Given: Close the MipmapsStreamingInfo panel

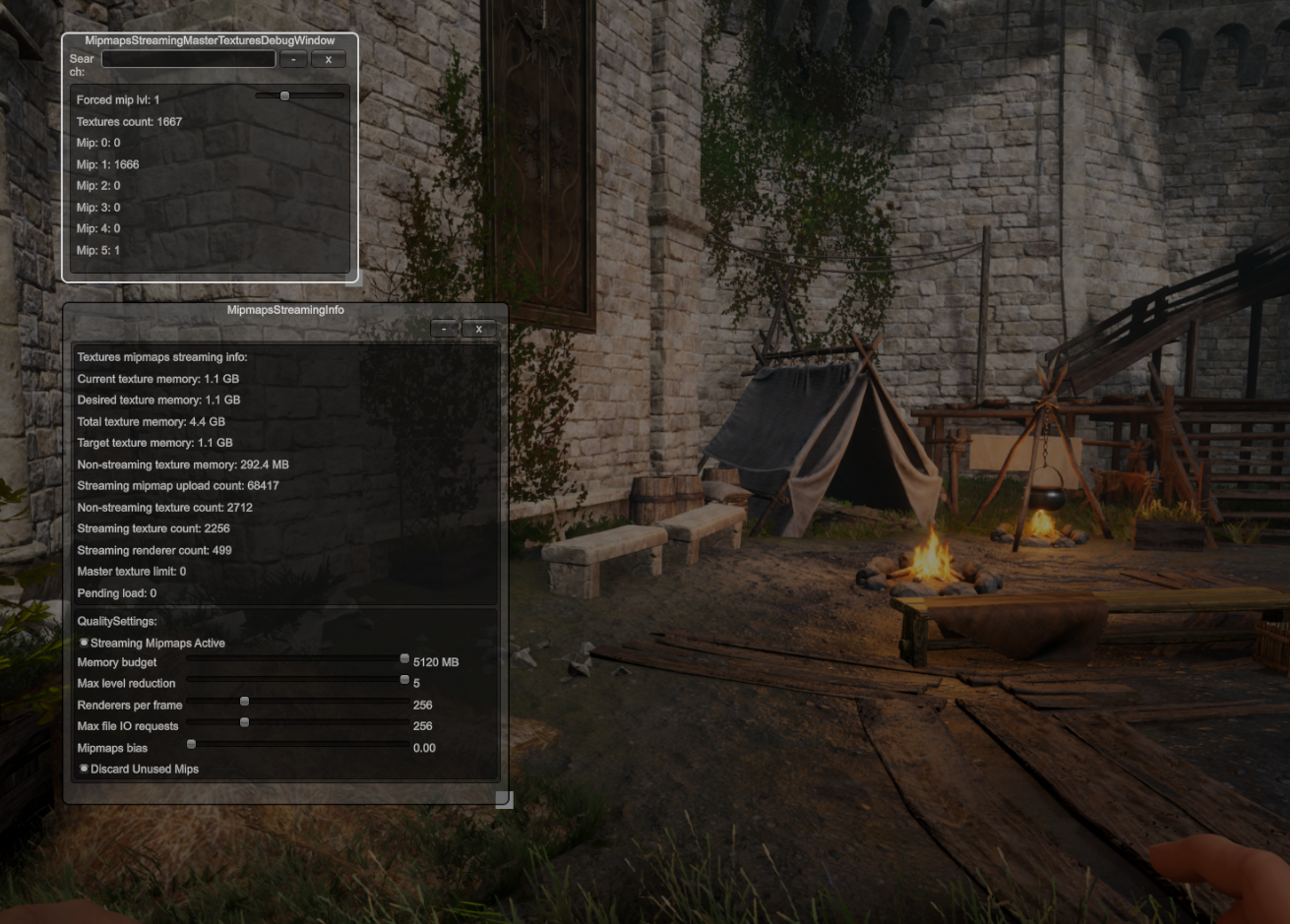Looking at the screenshot, I should point(478,329).
